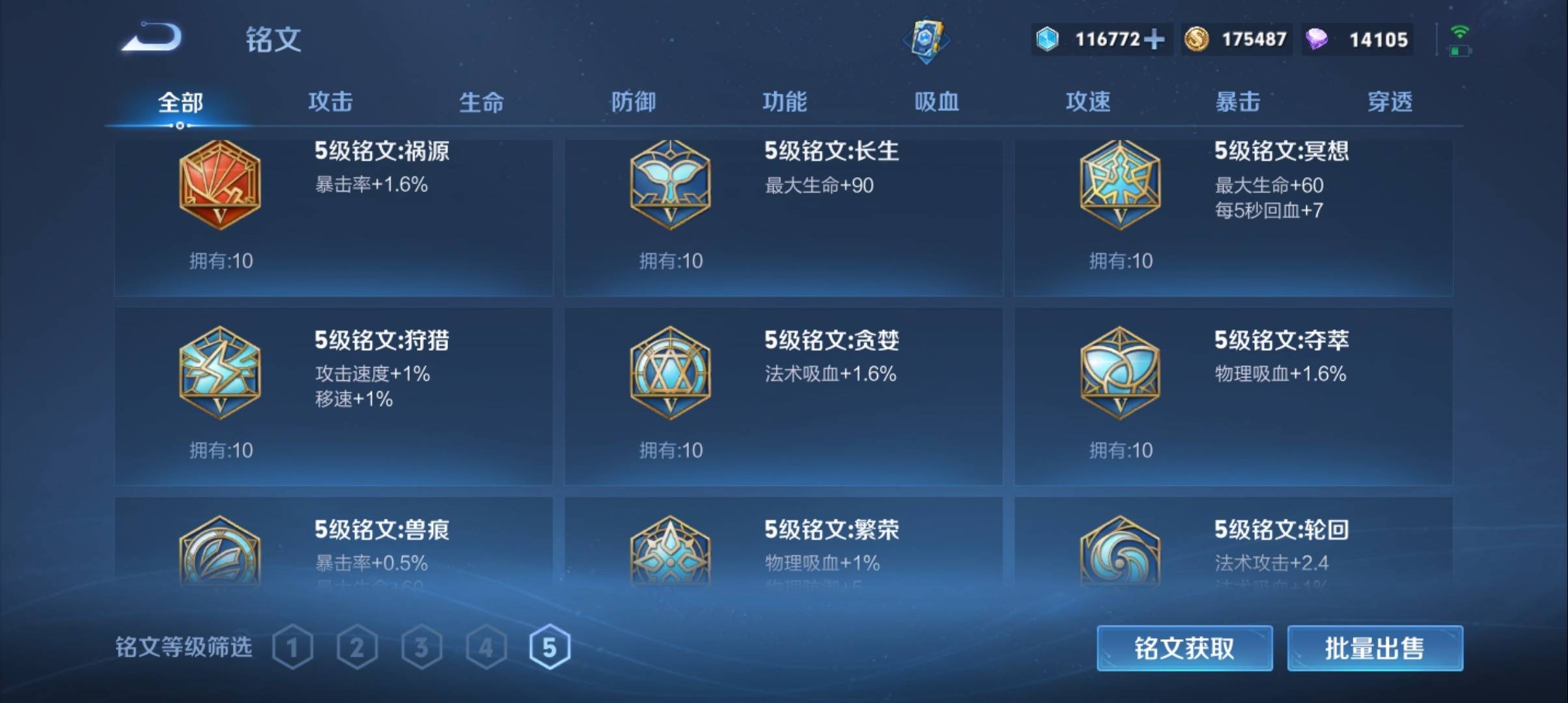The width and height of the screenshot is (1568, 703).
Task: Toggle the level 3 rune filter
Action: pyautogui.click(x=423, y=647)
